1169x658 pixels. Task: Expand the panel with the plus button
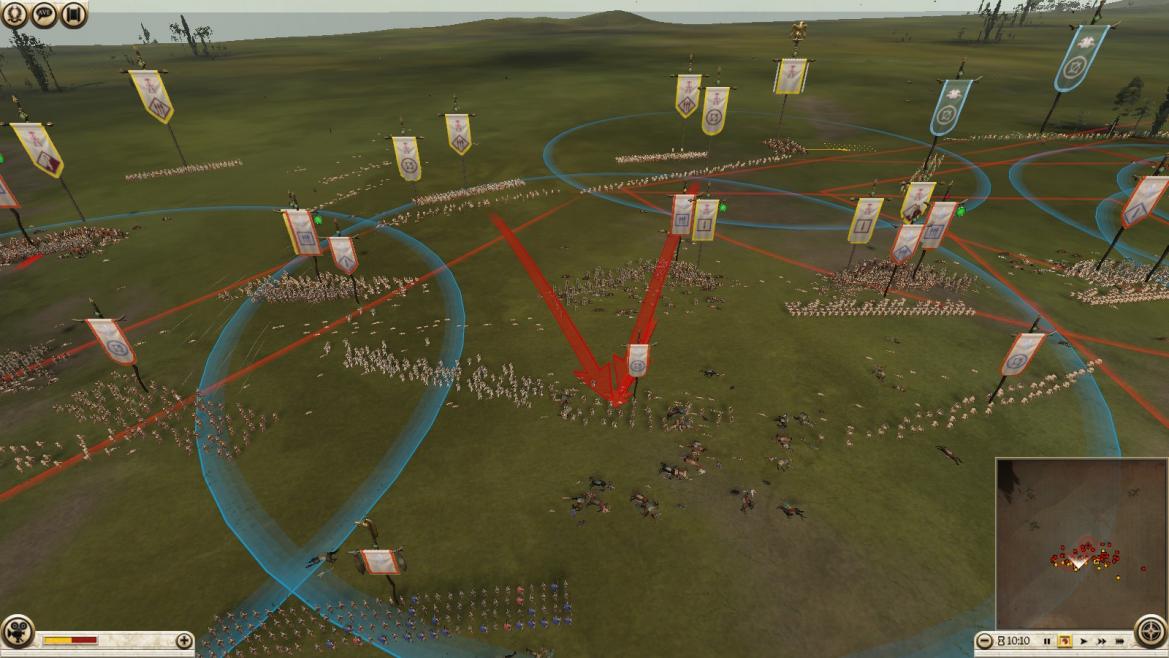[184, 640]
